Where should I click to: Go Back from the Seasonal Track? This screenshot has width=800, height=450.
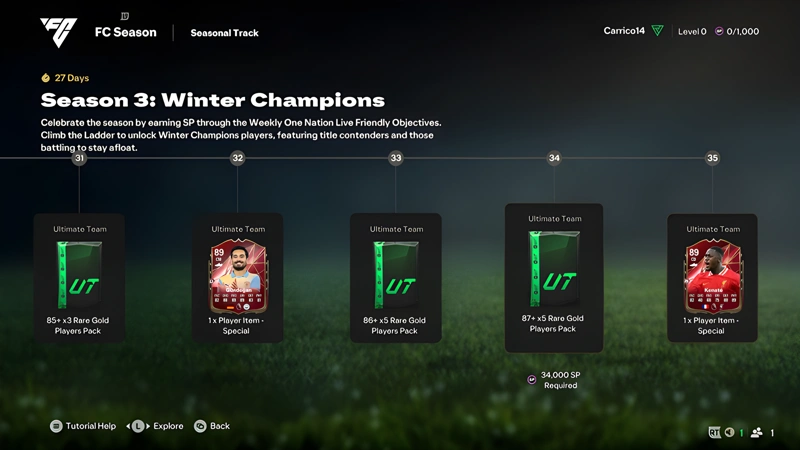(212, 426)
